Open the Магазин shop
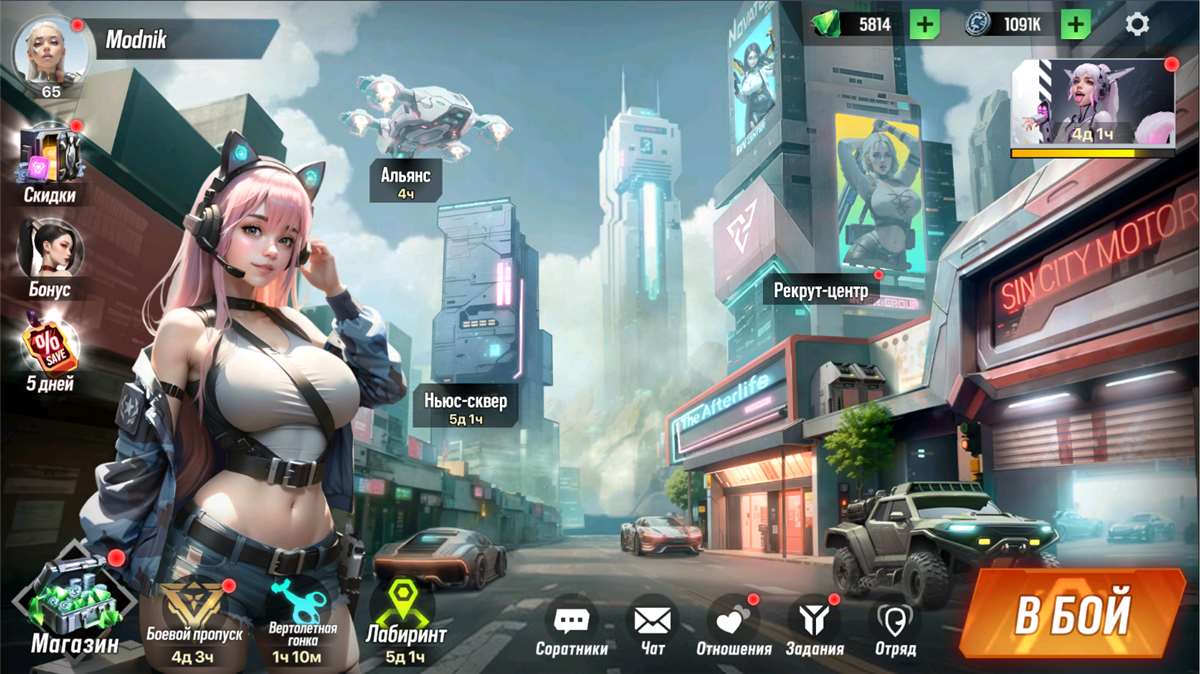1200x674 pixels. (x=73, y=600)
